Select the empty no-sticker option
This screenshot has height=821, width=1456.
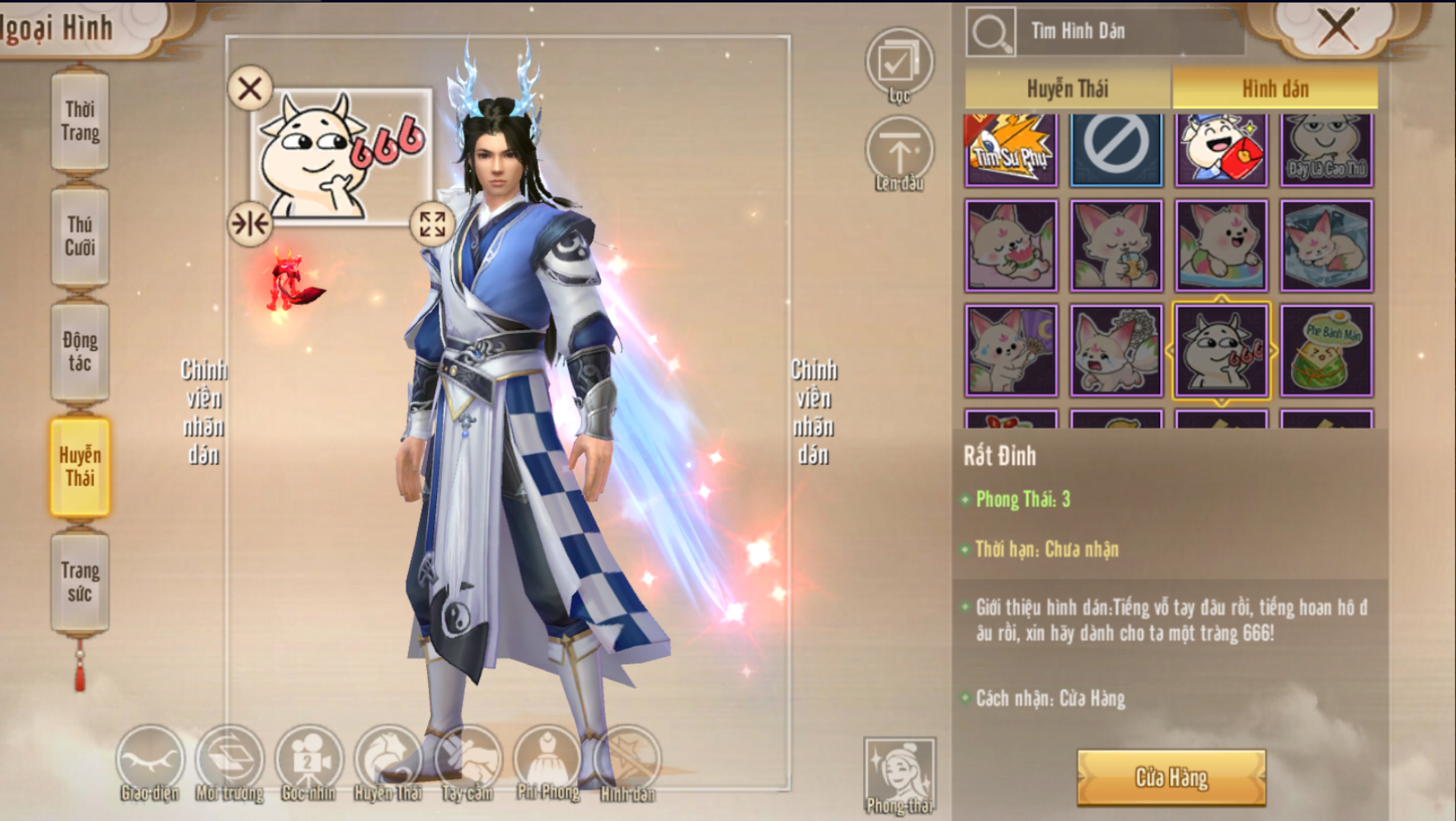pyautogui.click(x=1116, y=148)
